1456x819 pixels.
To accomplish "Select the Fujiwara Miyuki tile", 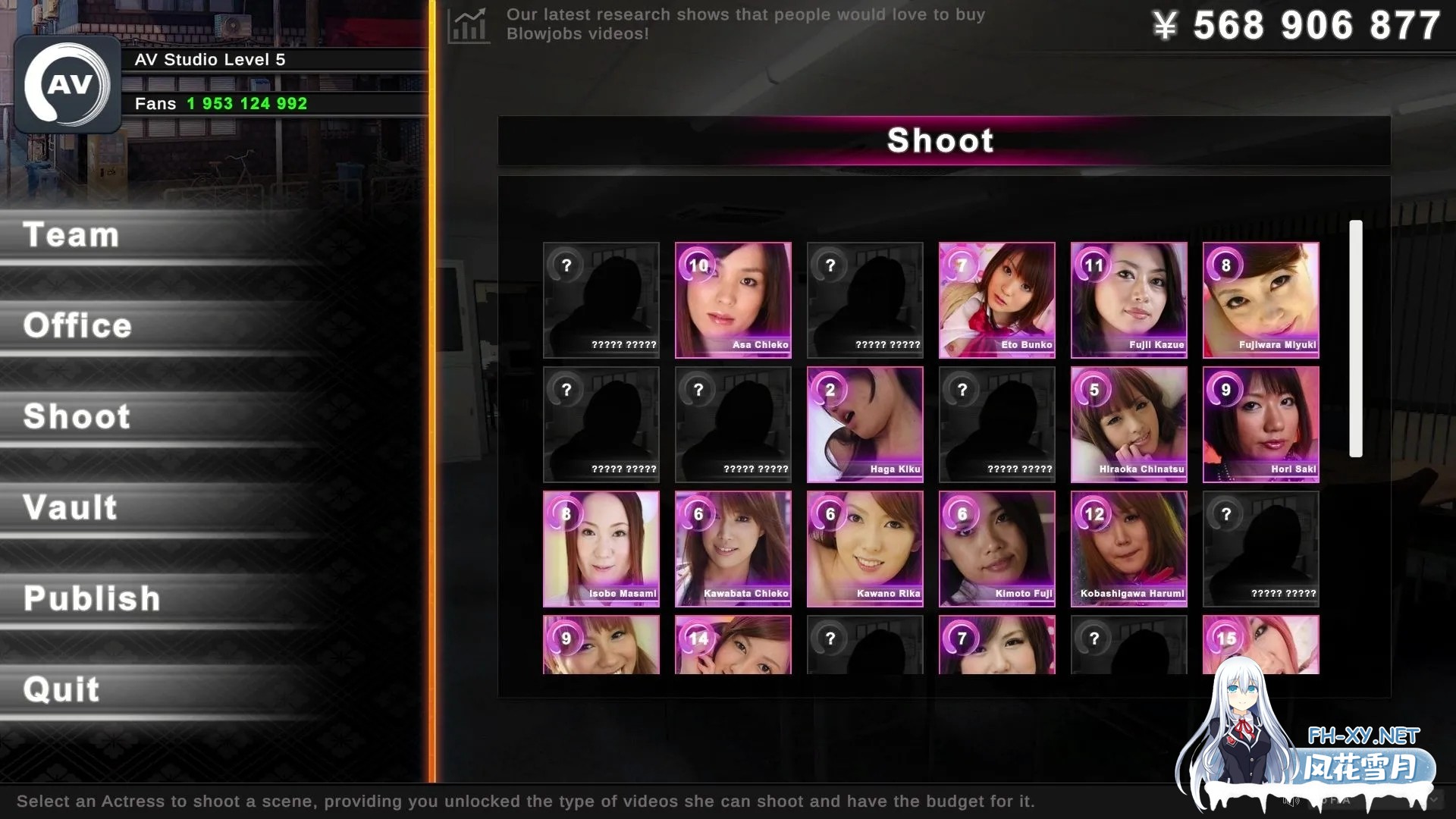I will pyautogui.click(x=1260, y=300).
